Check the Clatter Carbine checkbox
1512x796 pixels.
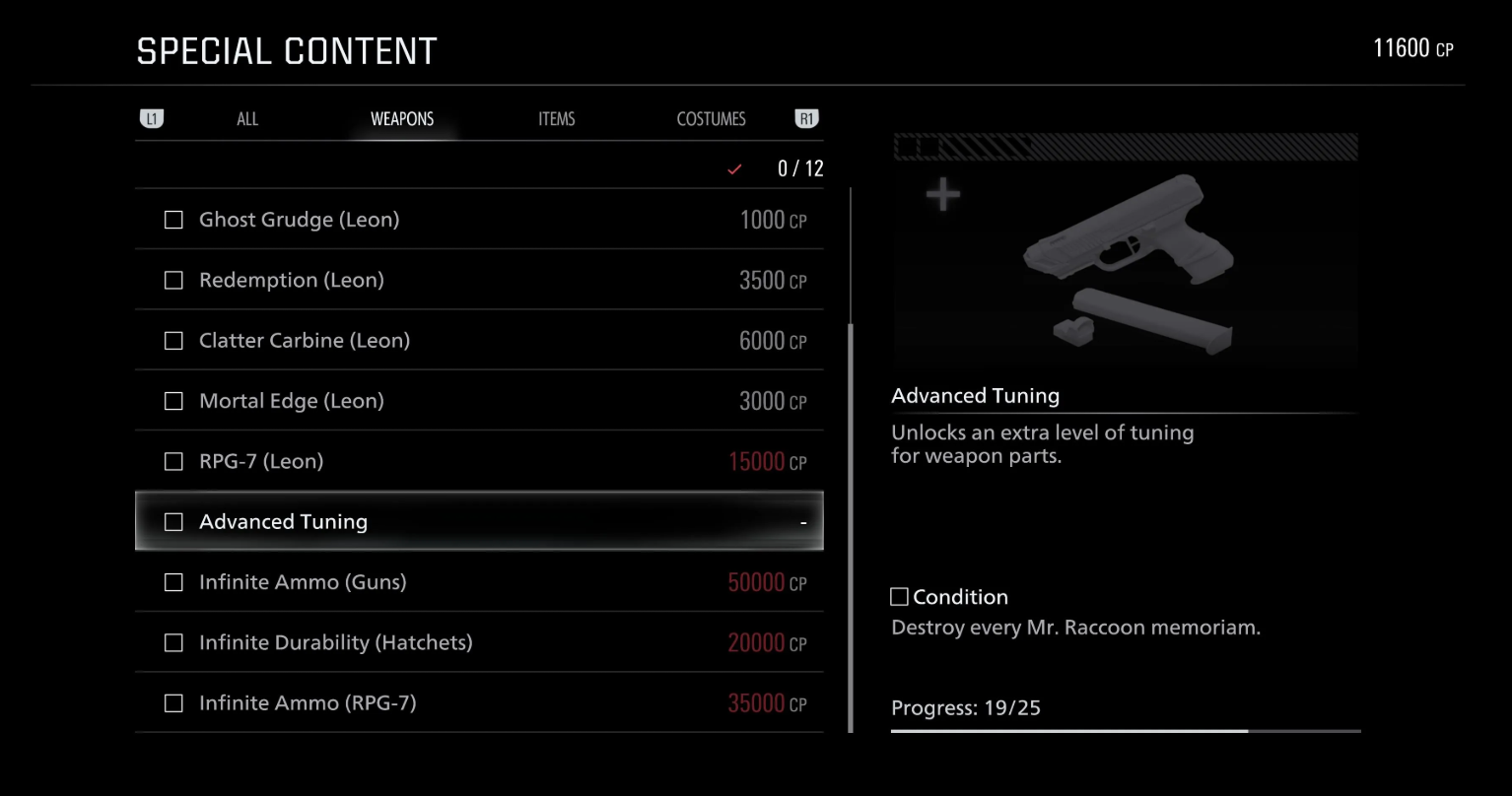(173, 341)
